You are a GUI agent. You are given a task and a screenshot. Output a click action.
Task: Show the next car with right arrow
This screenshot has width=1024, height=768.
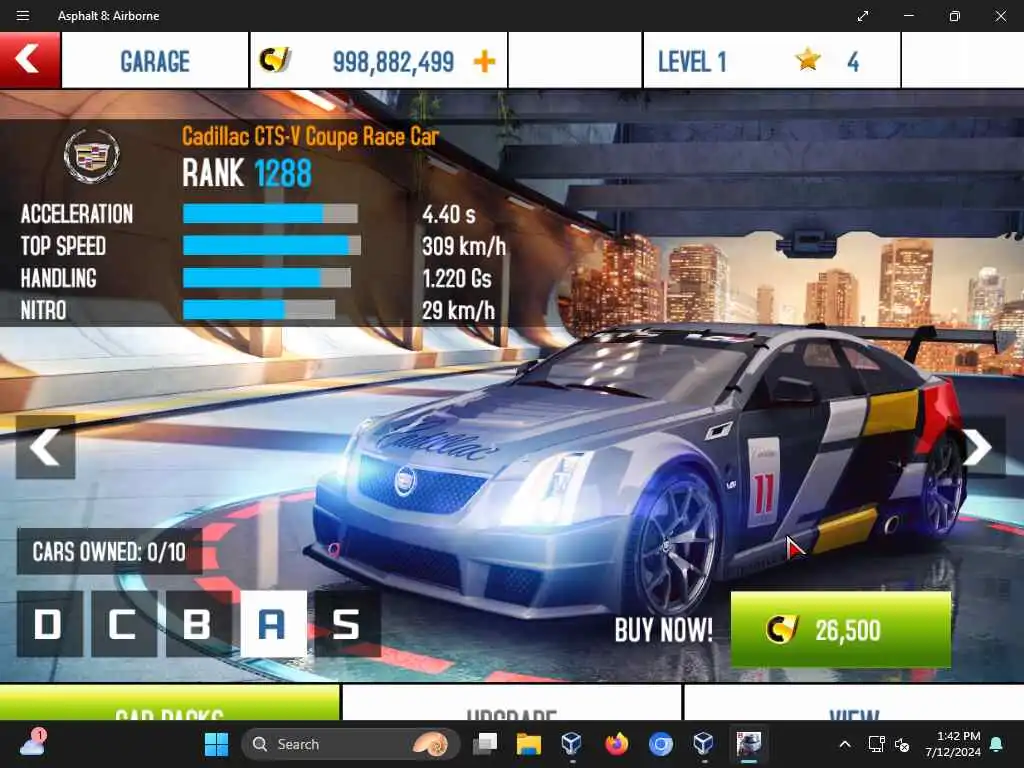[x=976, y=447]
